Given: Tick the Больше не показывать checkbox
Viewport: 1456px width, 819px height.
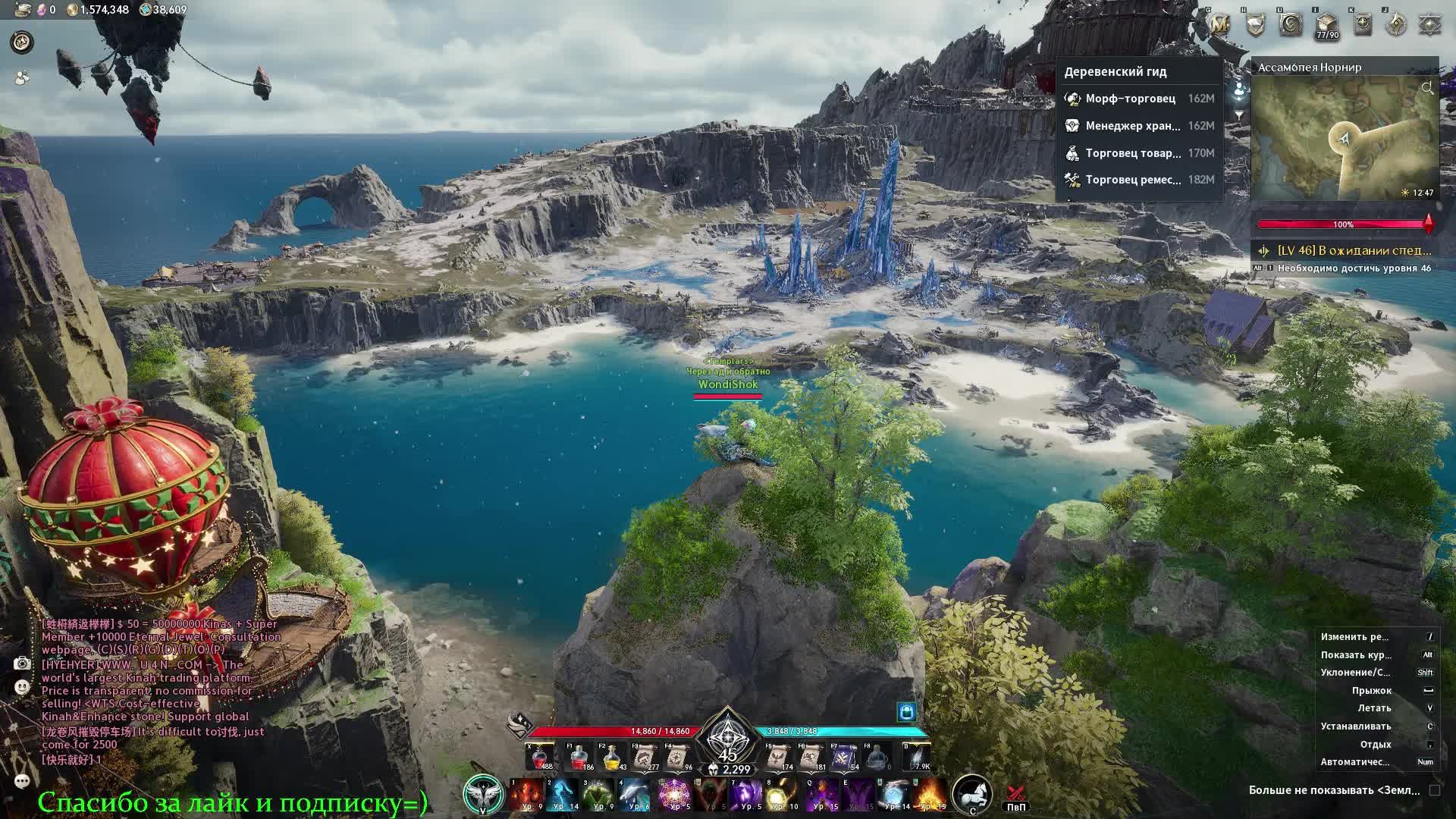Looking at the screenshot, I should click(1434, 790).
